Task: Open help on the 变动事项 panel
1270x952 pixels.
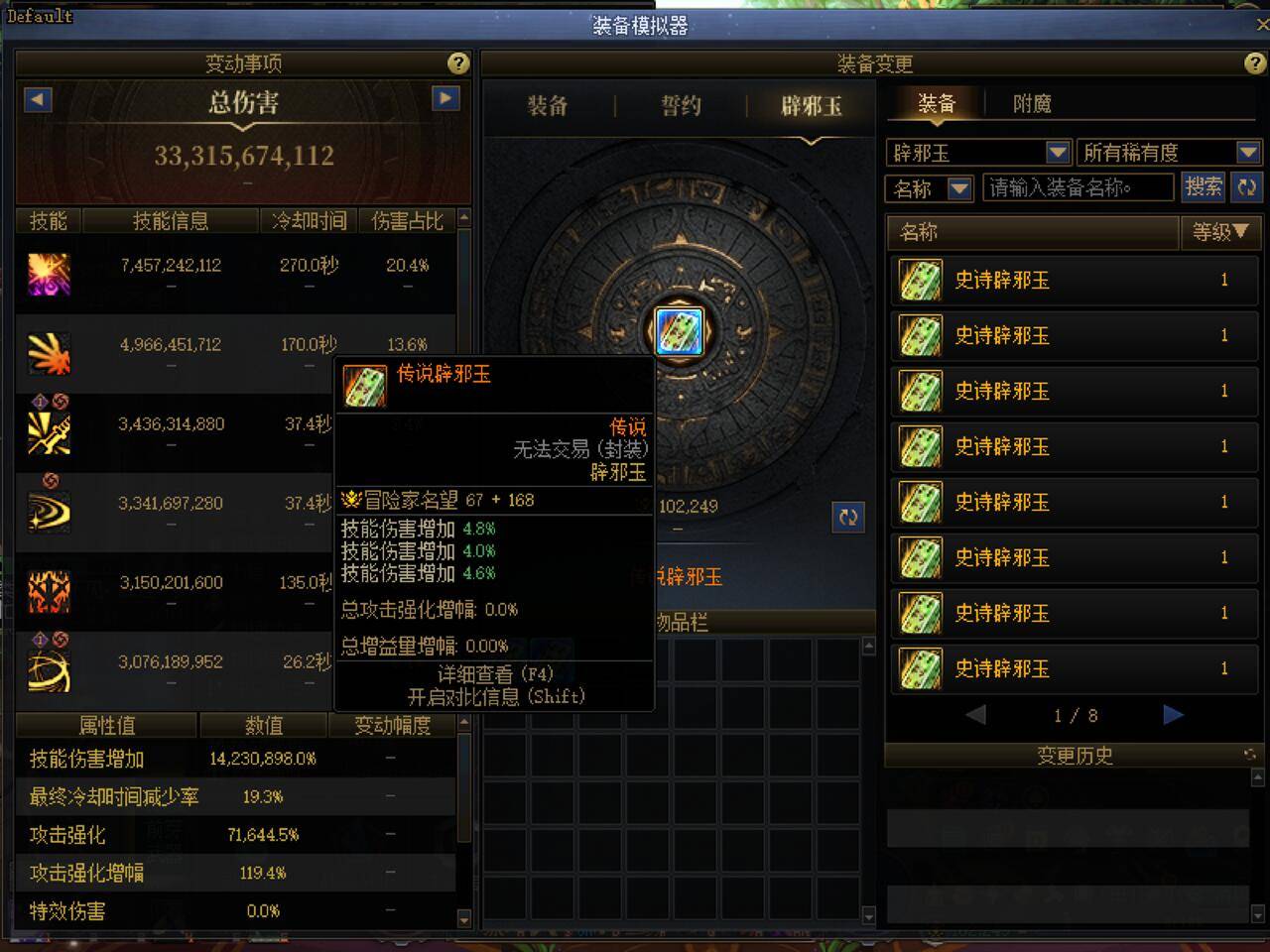Action: (457, 63)
